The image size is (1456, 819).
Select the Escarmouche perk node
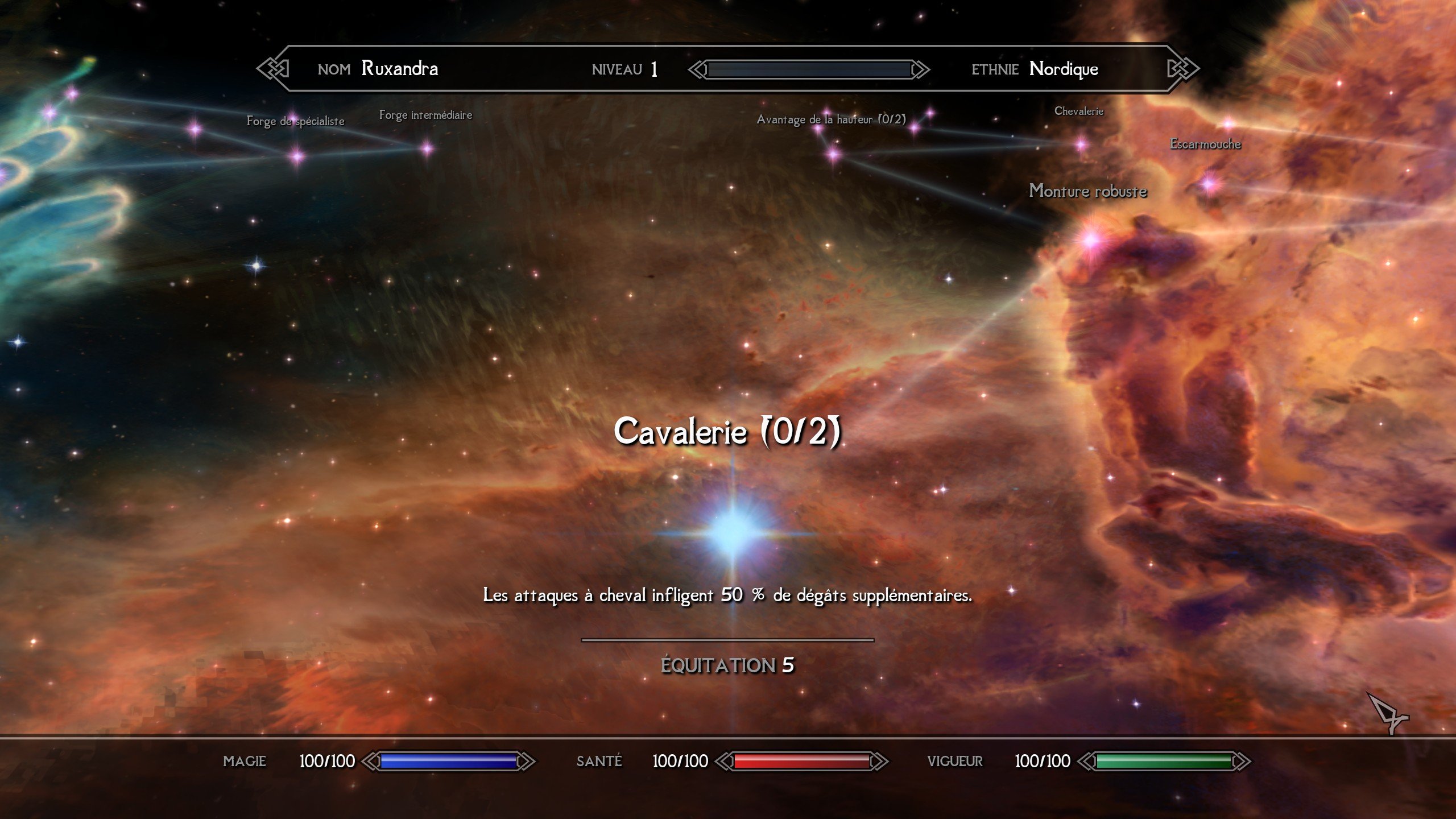point(1210,183)
